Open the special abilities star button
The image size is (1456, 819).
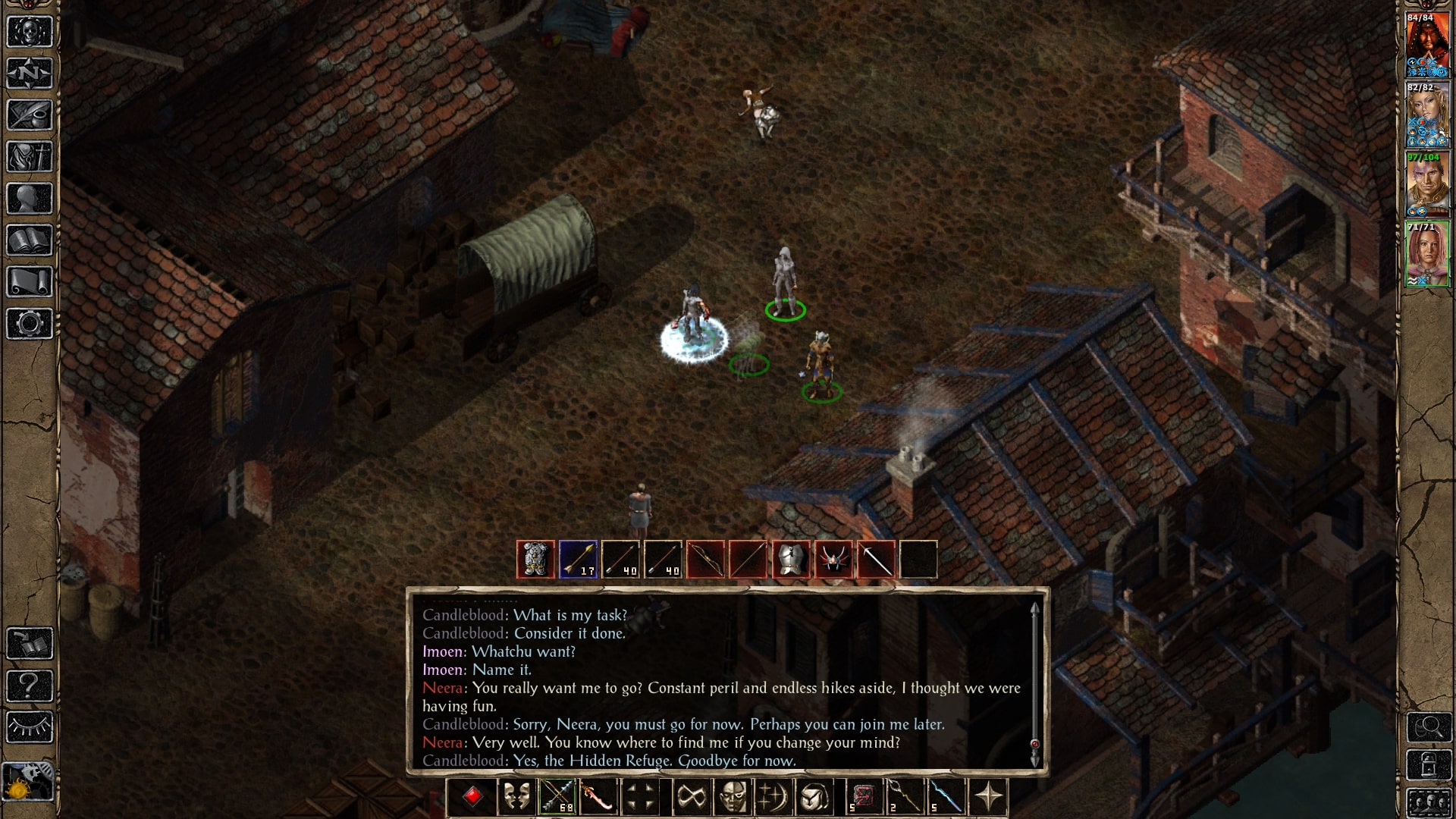[x=989, y=797]
